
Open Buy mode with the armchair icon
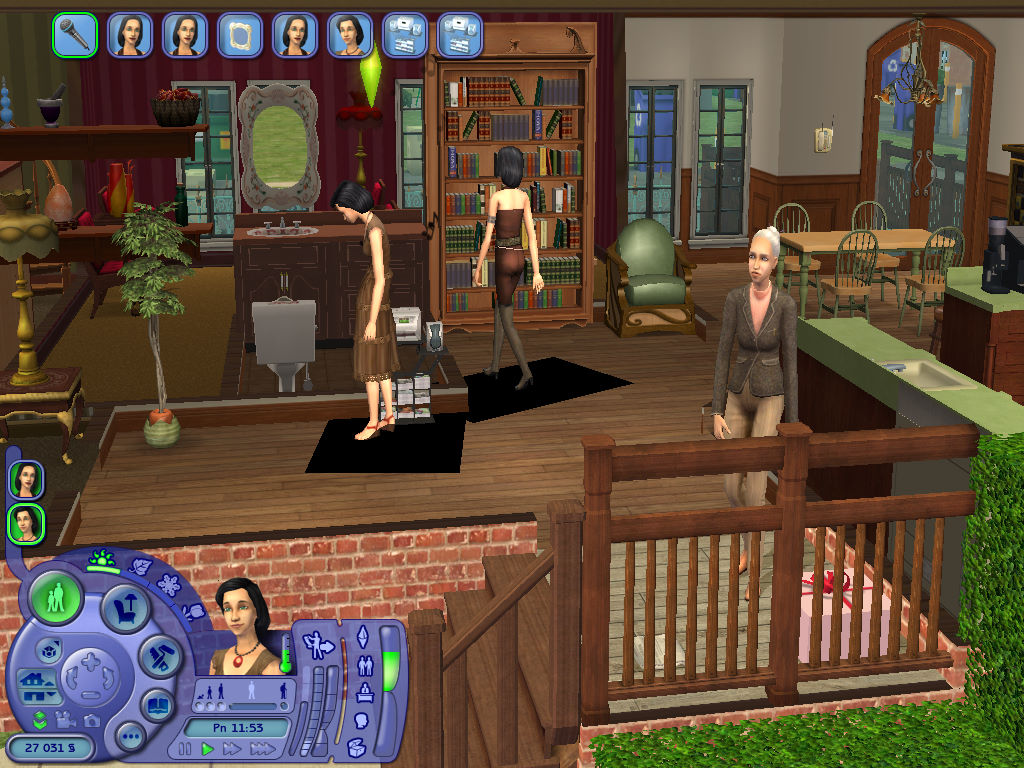point(126,606)
